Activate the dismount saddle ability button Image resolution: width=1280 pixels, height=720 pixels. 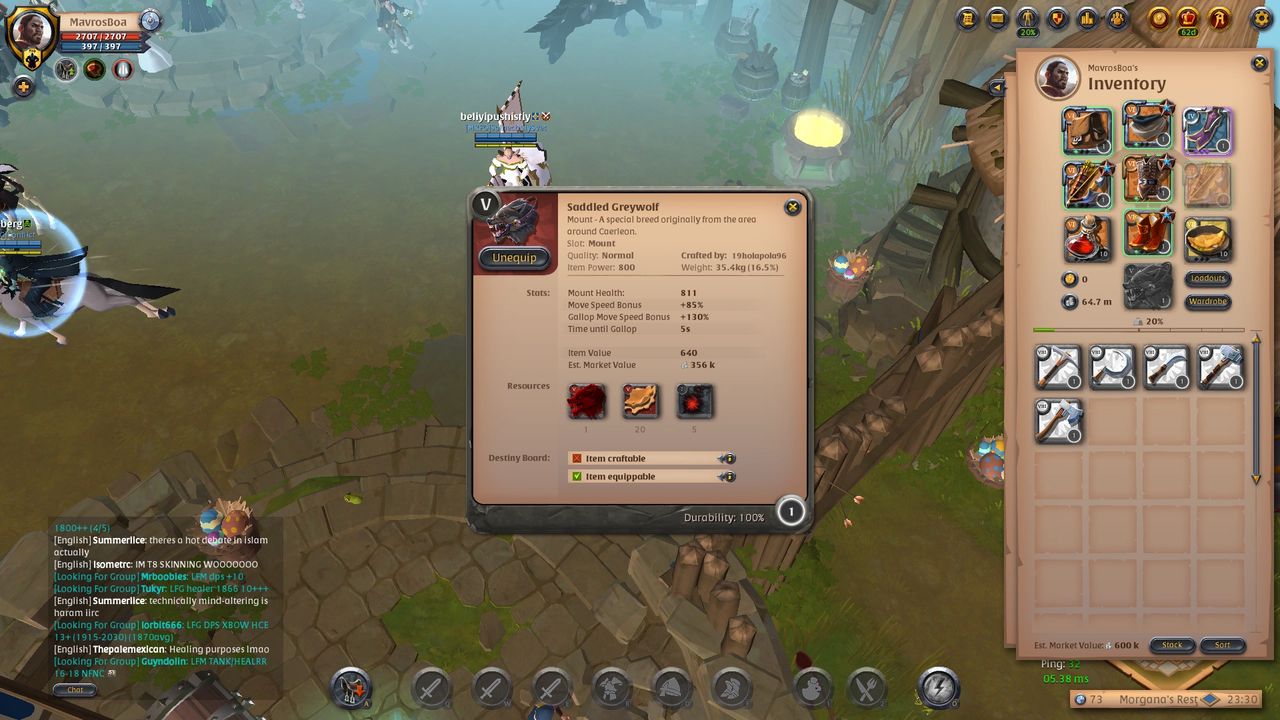point(351,688)
